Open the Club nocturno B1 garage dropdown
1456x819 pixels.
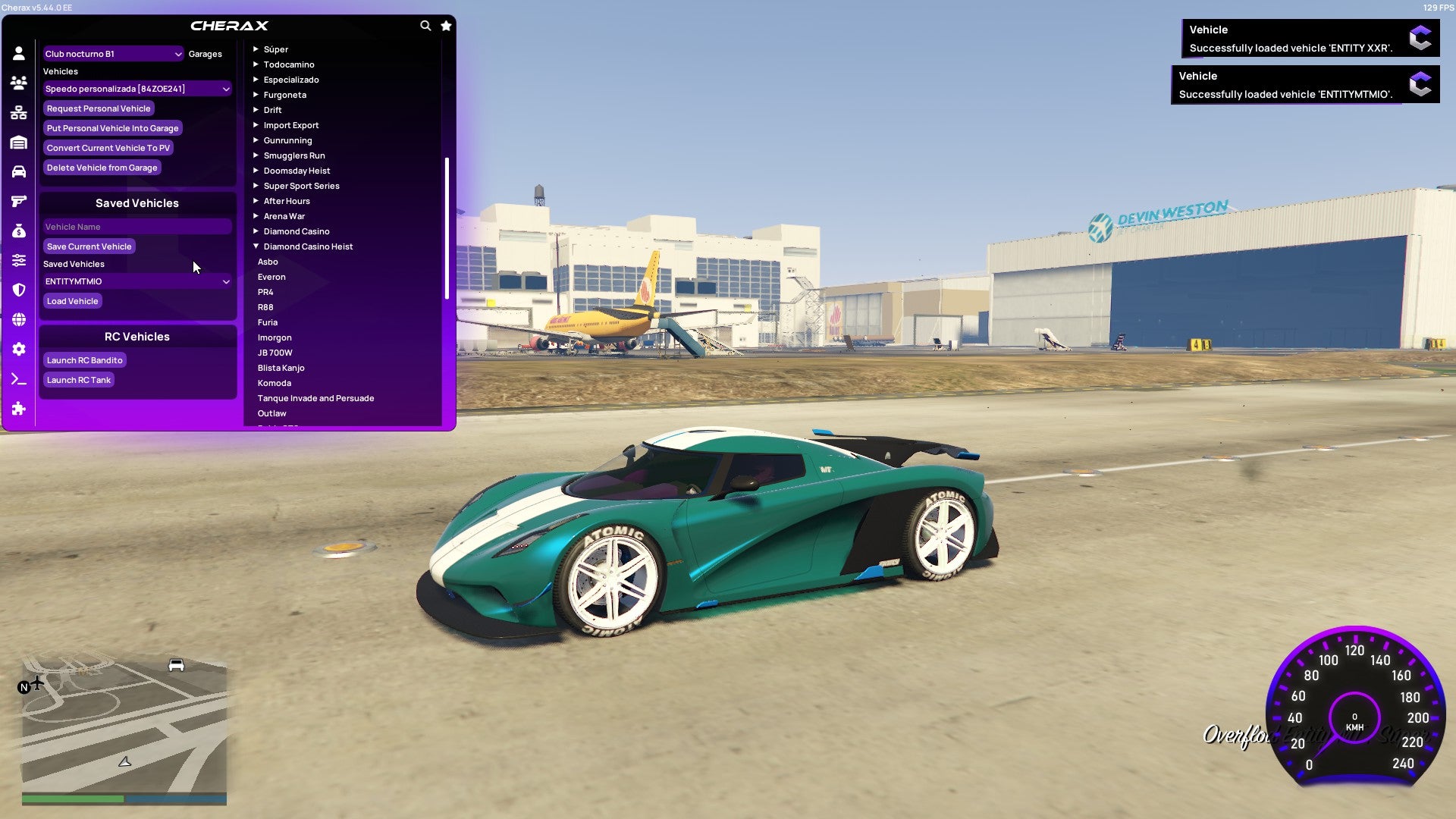[112, 54]
